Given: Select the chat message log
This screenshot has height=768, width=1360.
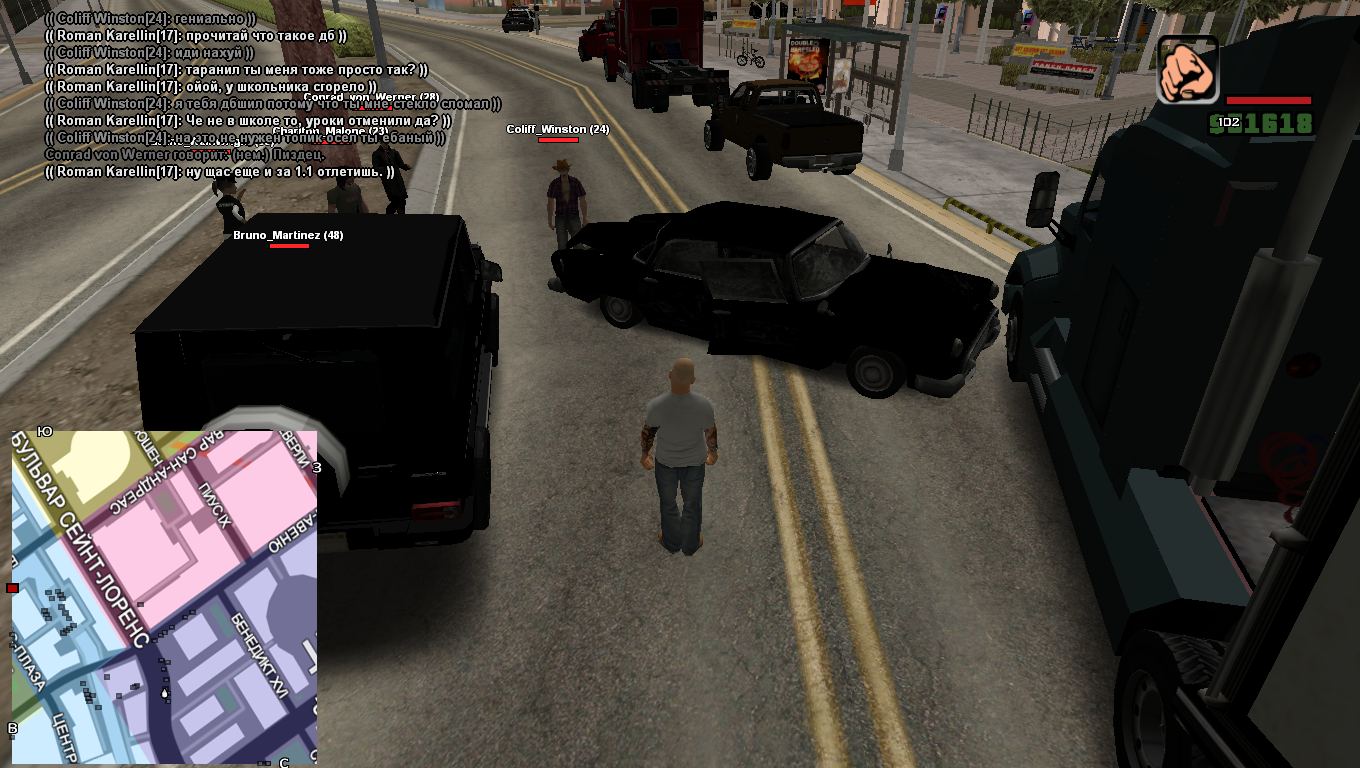Looking at the screenshot, I should pos(245,95).
